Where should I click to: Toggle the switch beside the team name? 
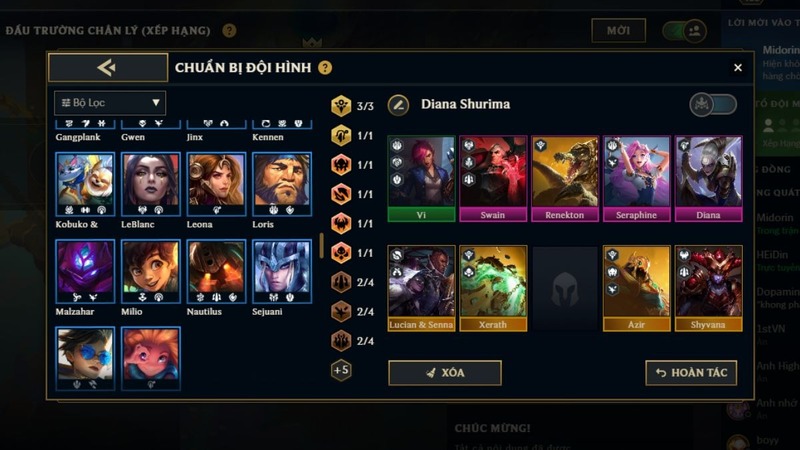[713, 104]
